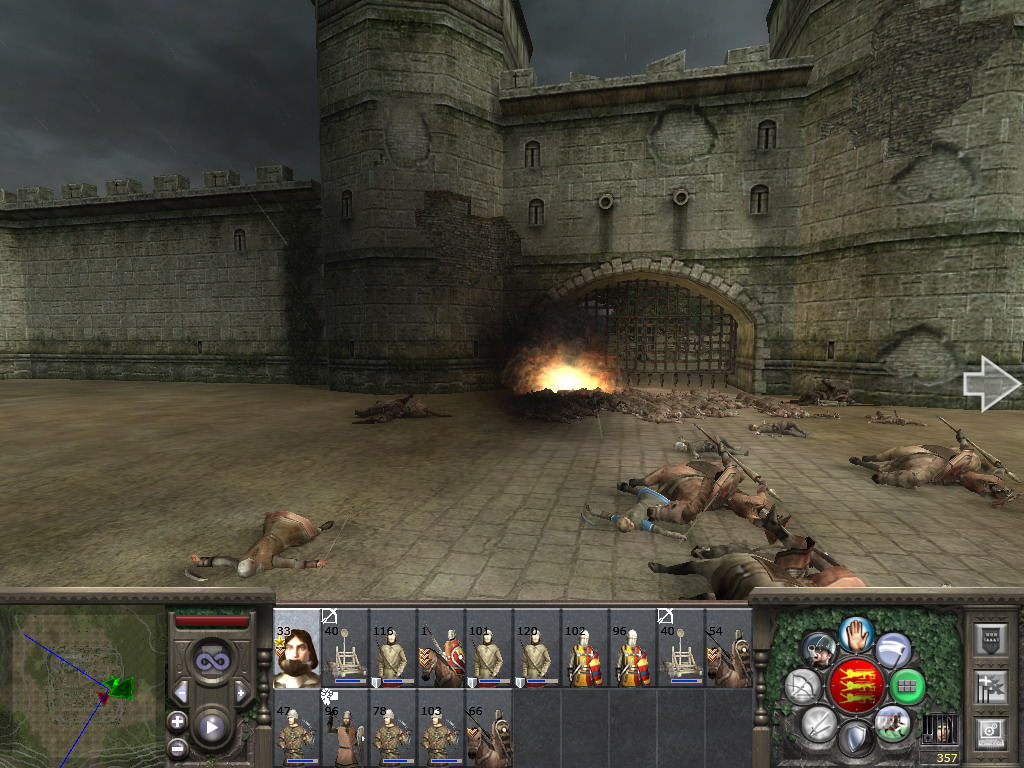Zoom in the minimap with the plus button

pos(177,720)
